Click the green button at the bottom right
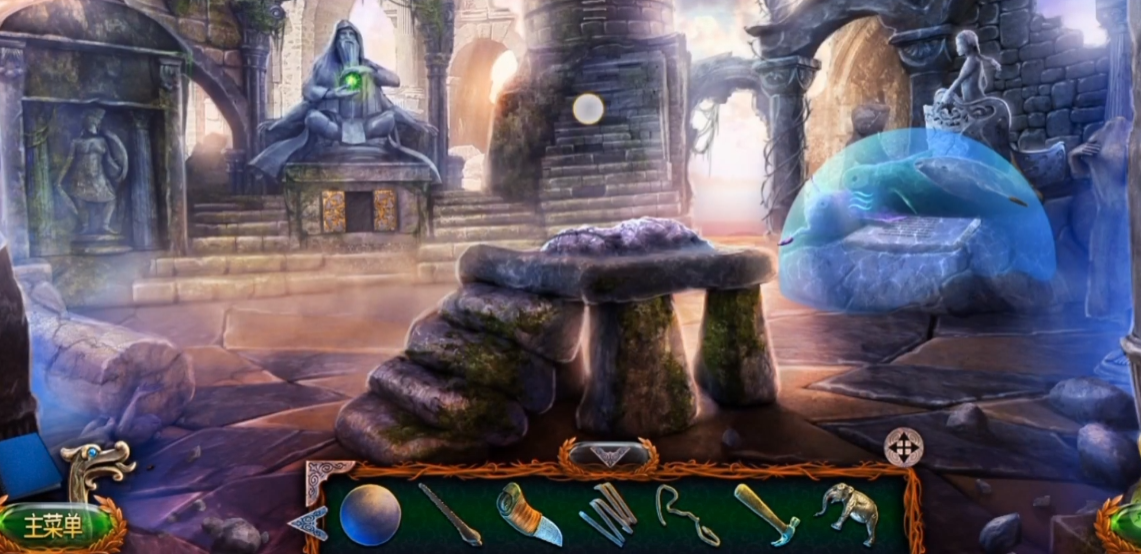This screenshot has width=1141, height=554. tap(1125, 524)
